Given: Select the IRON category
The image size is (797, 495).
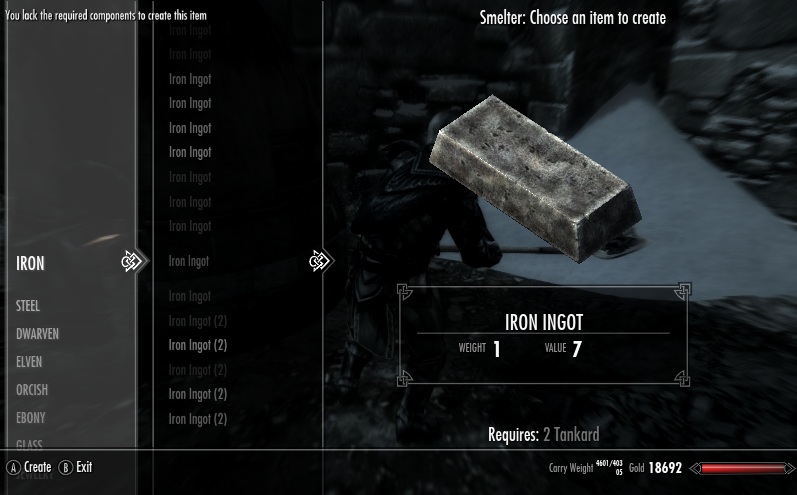Looking at the screenshot, I should coord(30,263).
